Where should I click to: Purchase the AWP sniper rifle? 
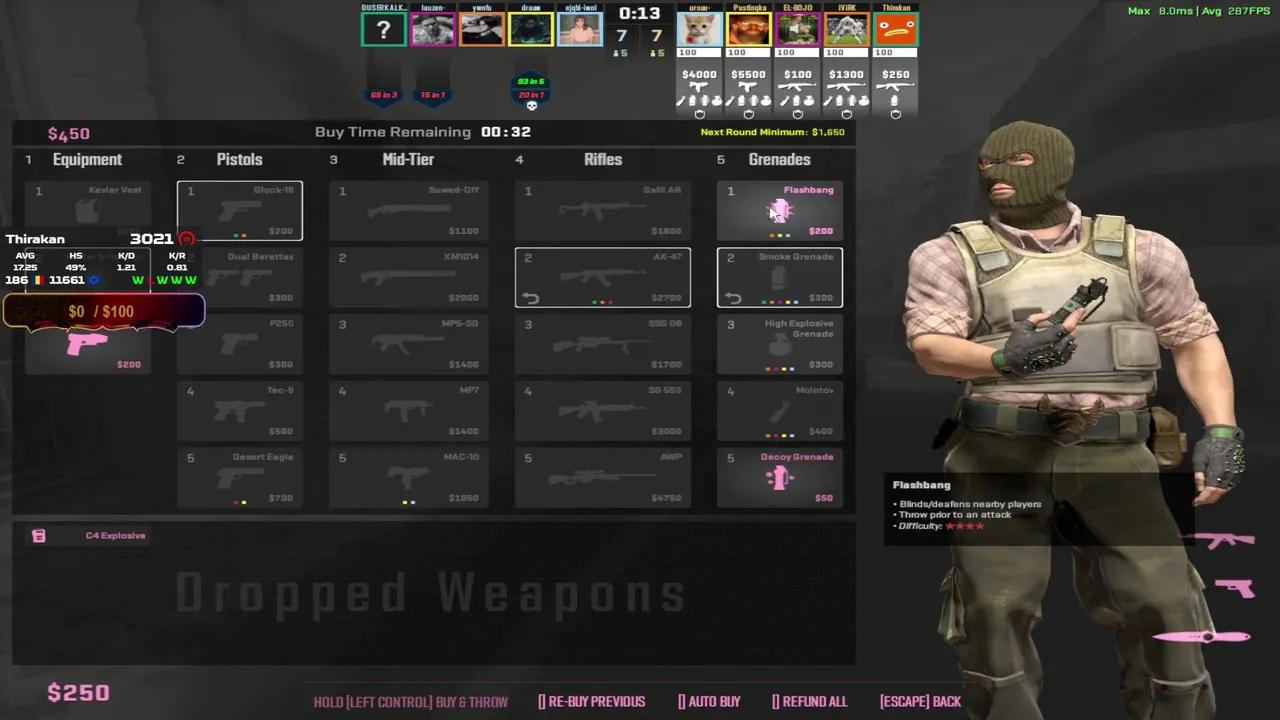pyautogui.click(x=602, y=477)
